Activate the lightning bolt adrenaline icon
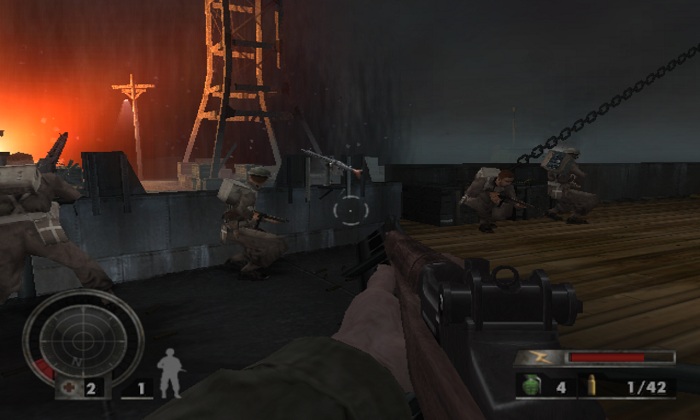700x420 pixels. click(x=540, y=357)
